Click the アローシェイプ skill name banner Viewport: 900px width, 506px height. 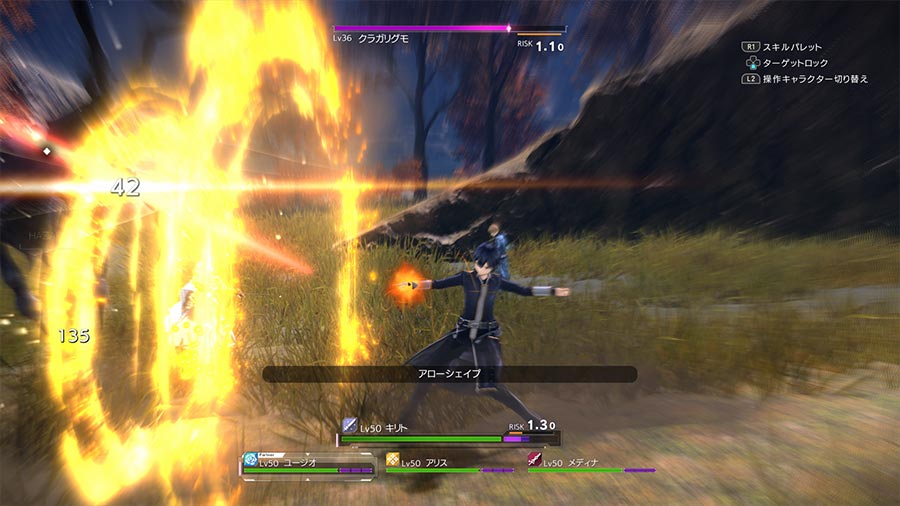point(449,373)
